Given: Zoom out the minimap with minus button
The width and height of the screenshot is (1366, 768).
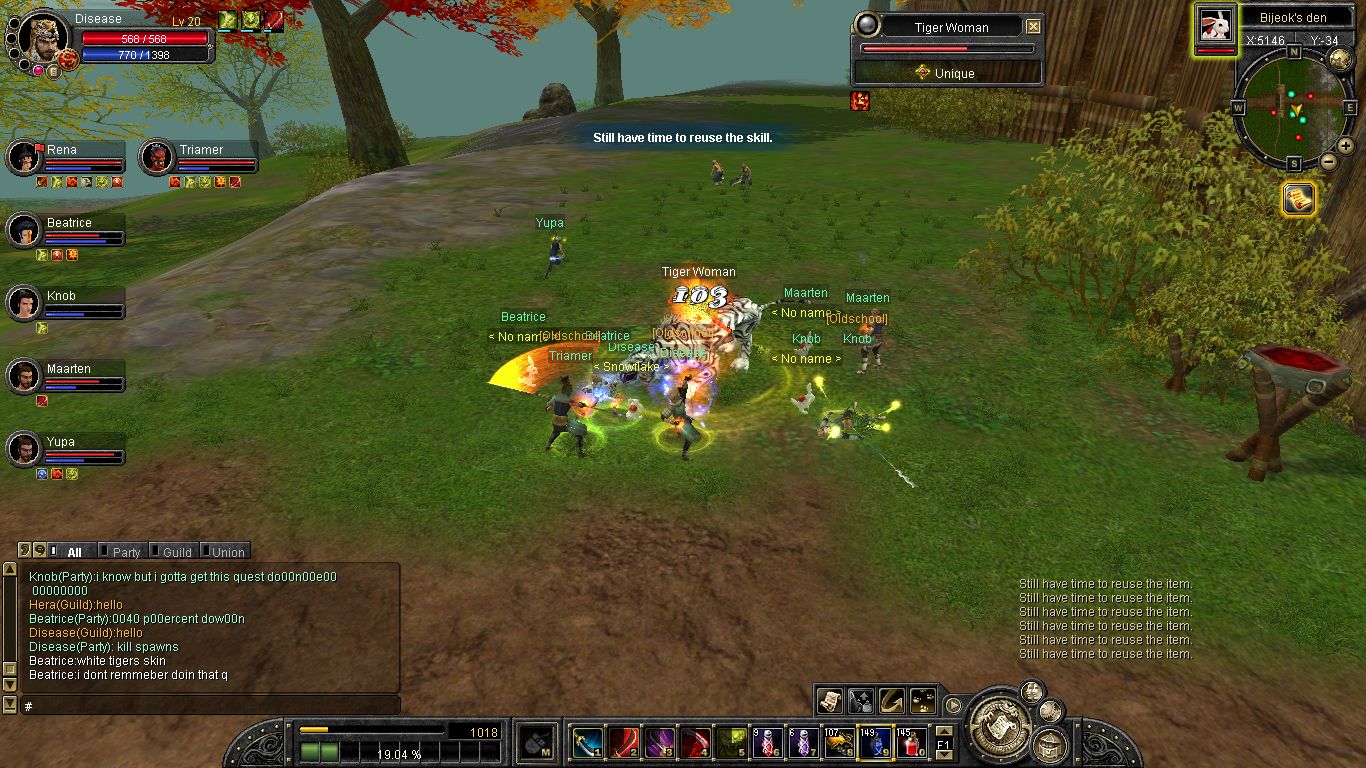Looking at the screenshot, I should pos(1329,161).
